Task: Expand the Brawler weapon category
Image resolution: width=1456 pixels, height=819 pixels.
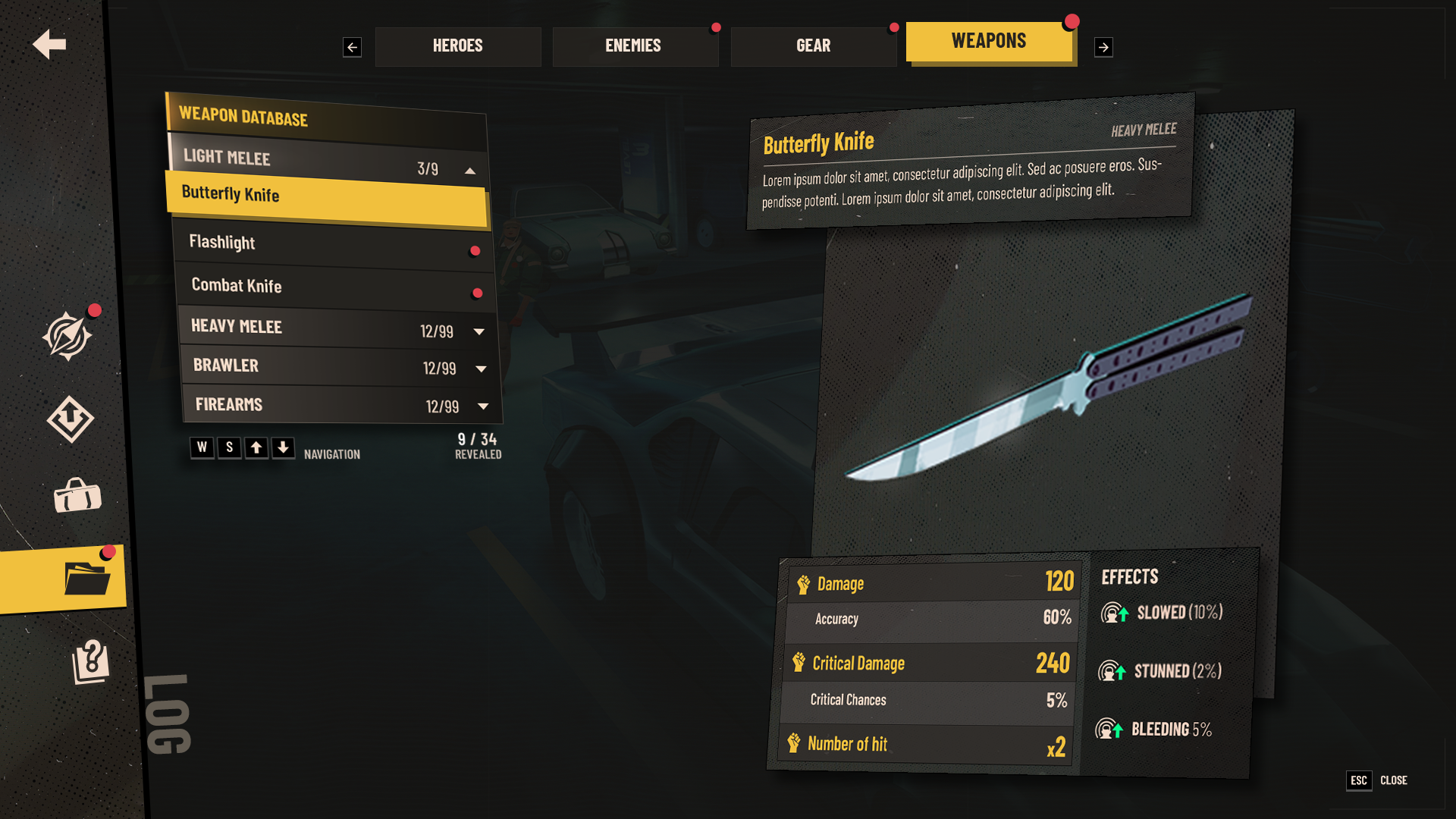Action: tap(481, 369)
